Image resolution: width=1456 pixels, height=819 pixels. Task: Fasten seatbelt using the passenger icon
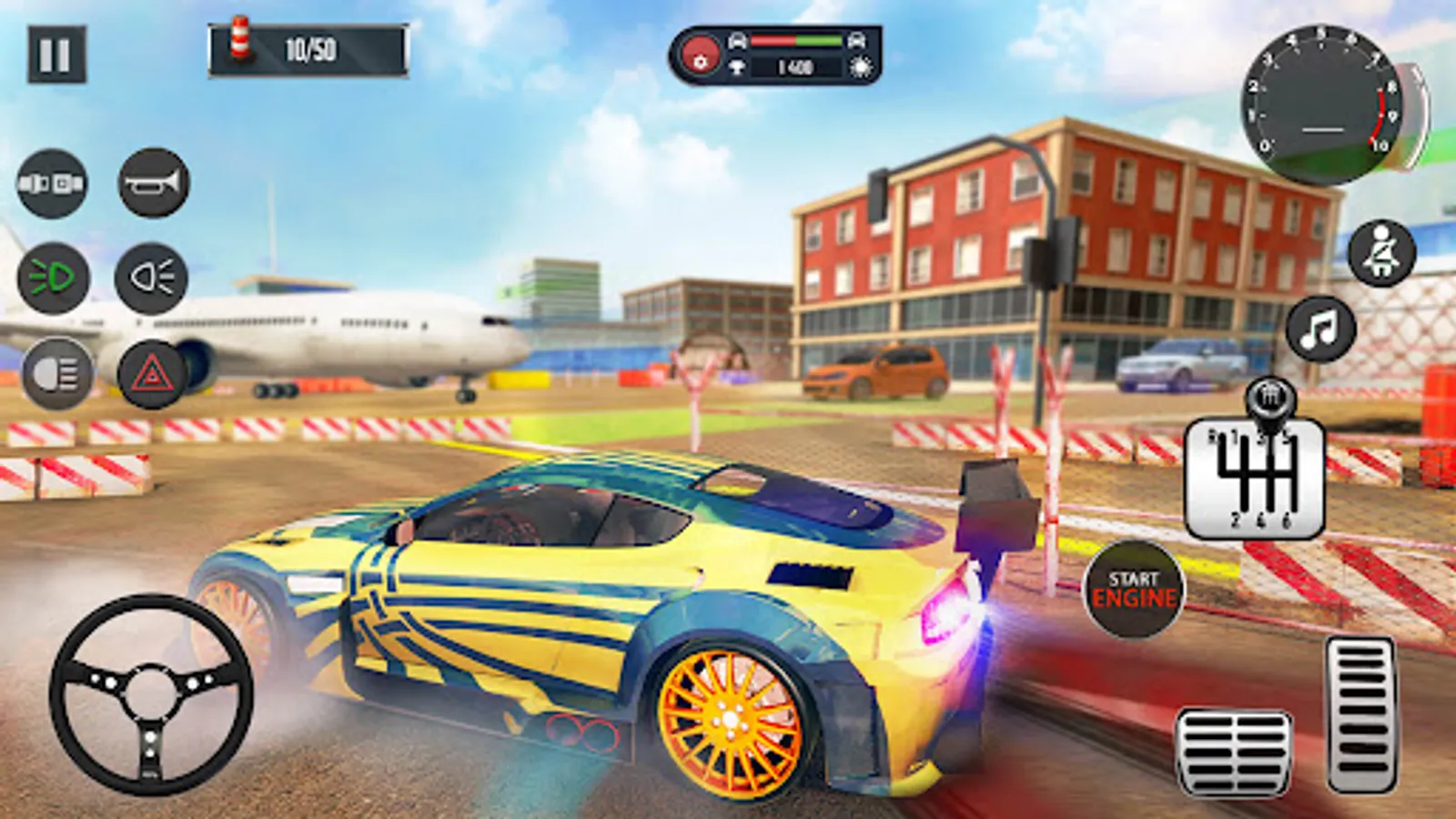[x=1380, y=253]
